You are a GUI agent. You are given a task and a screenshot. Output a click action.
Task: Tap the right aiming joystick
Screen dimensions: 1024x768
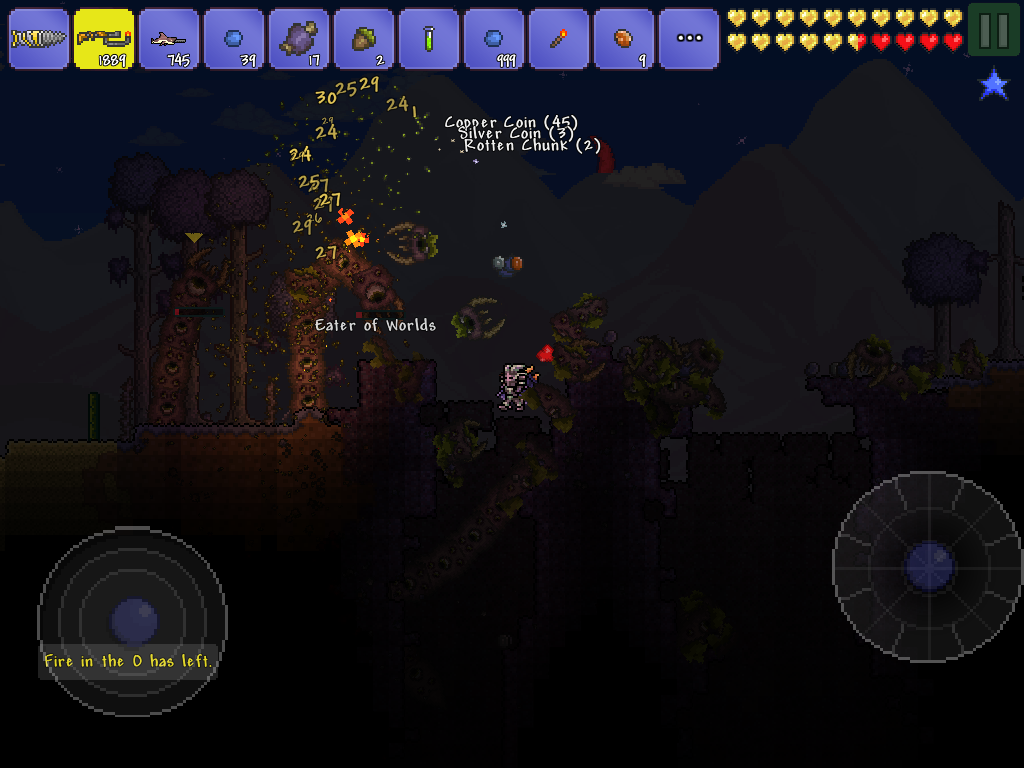click(x=927, y=566)
